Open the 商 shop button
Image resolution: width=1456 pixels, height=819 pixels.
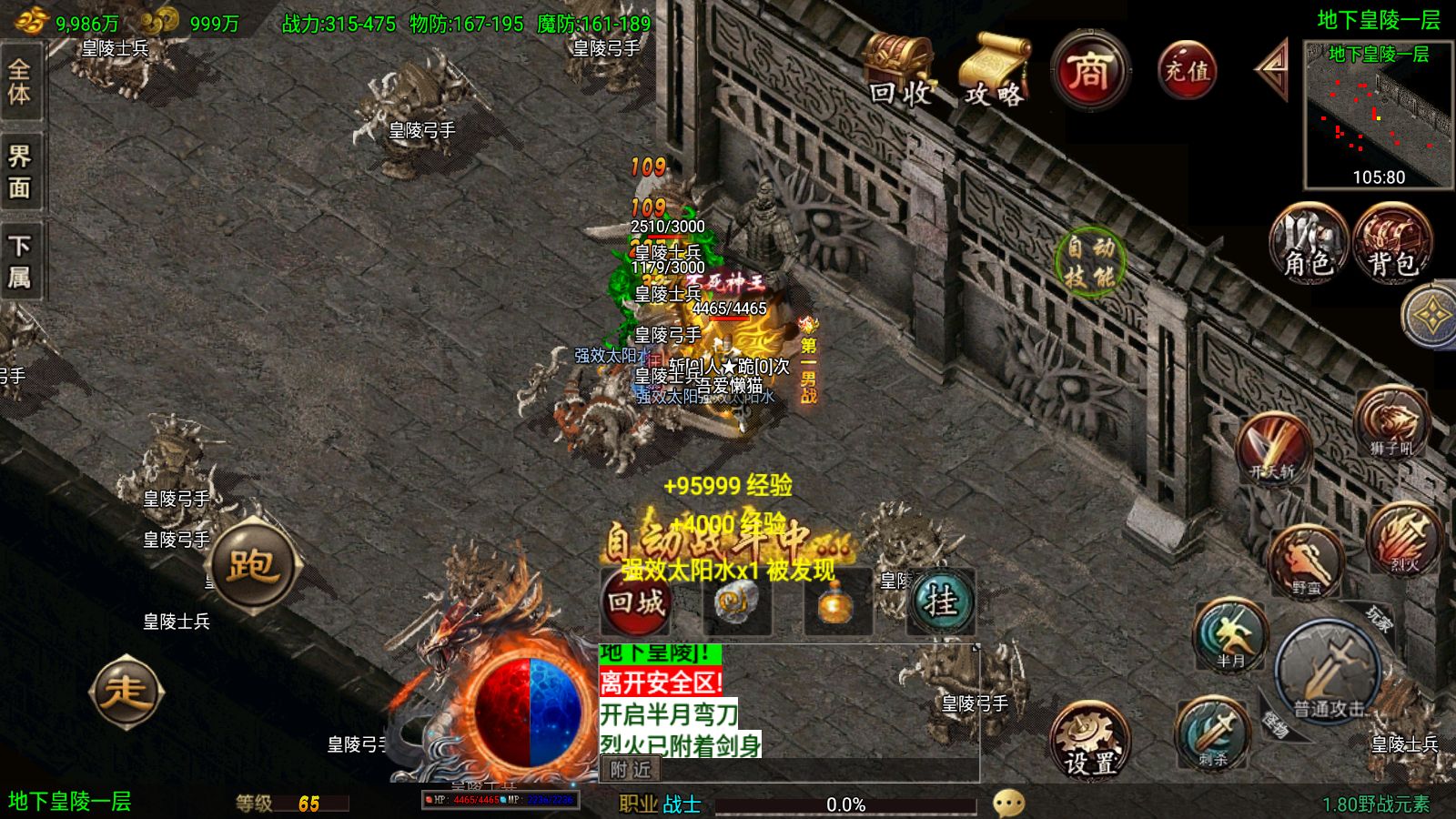(x=1089, y=71)
